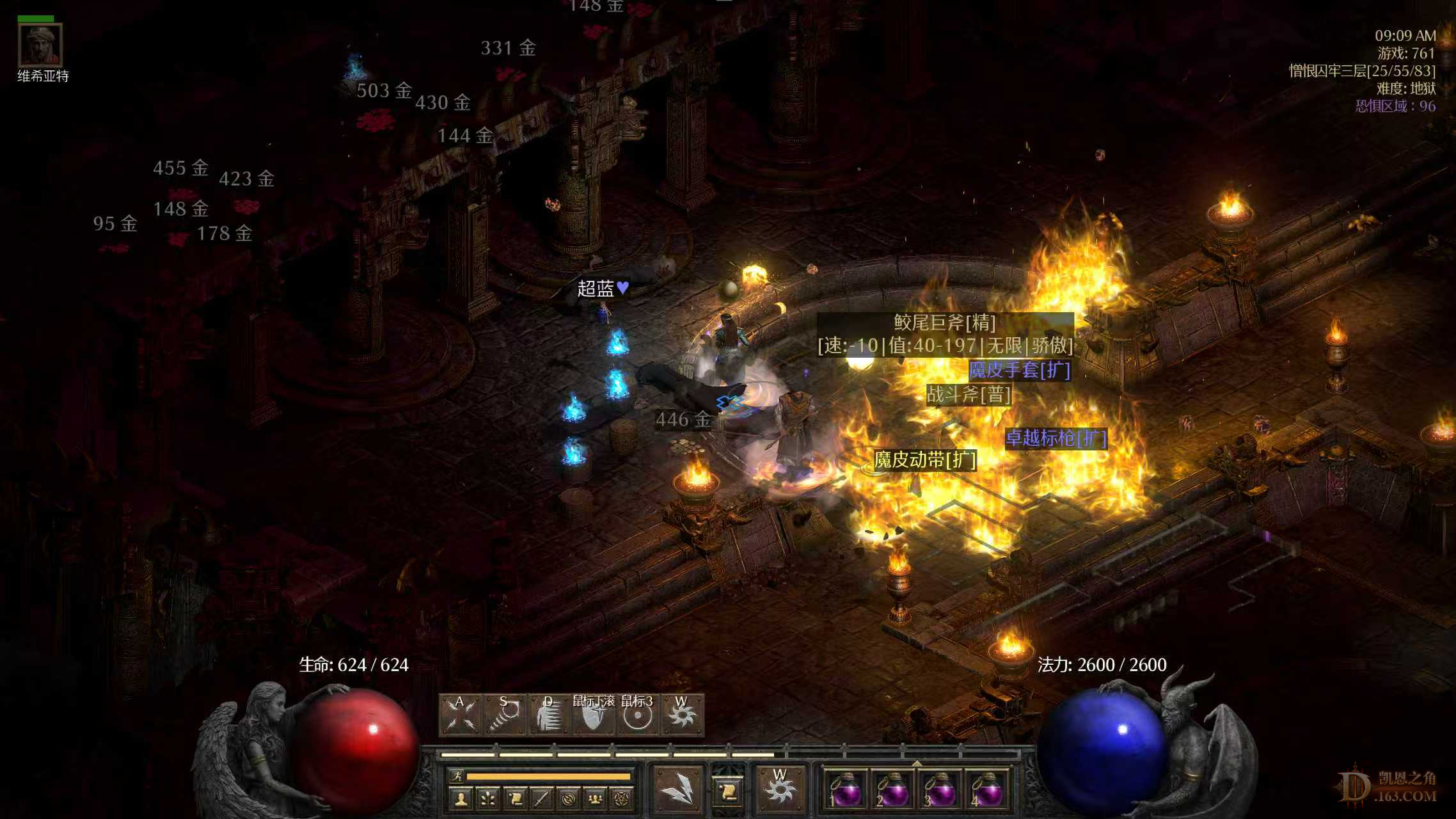Activate the hotbar skill bound to A
The width and height of the screenshot is (1456, 819).
point(461,714)
